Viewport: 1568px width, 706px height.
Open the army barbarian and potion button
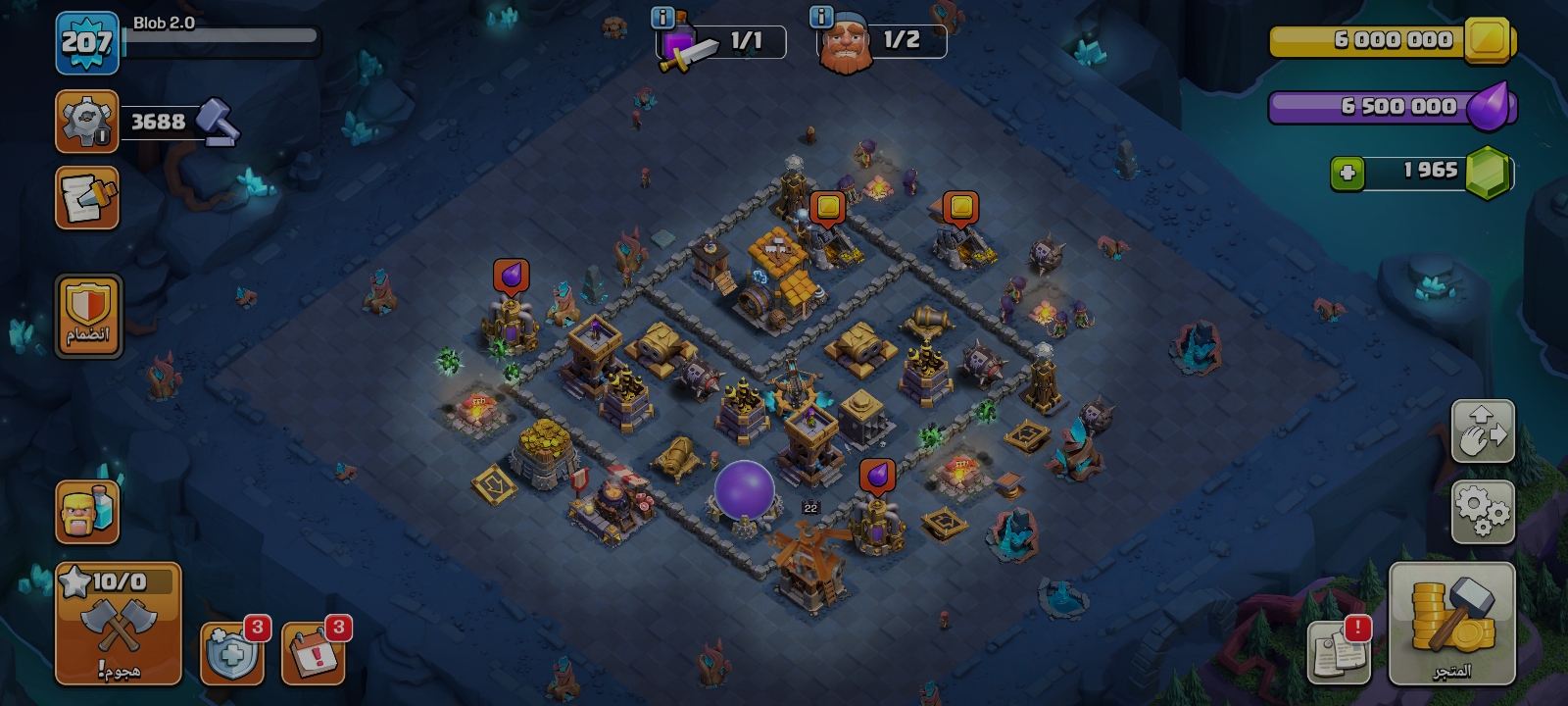click(87, 511)
